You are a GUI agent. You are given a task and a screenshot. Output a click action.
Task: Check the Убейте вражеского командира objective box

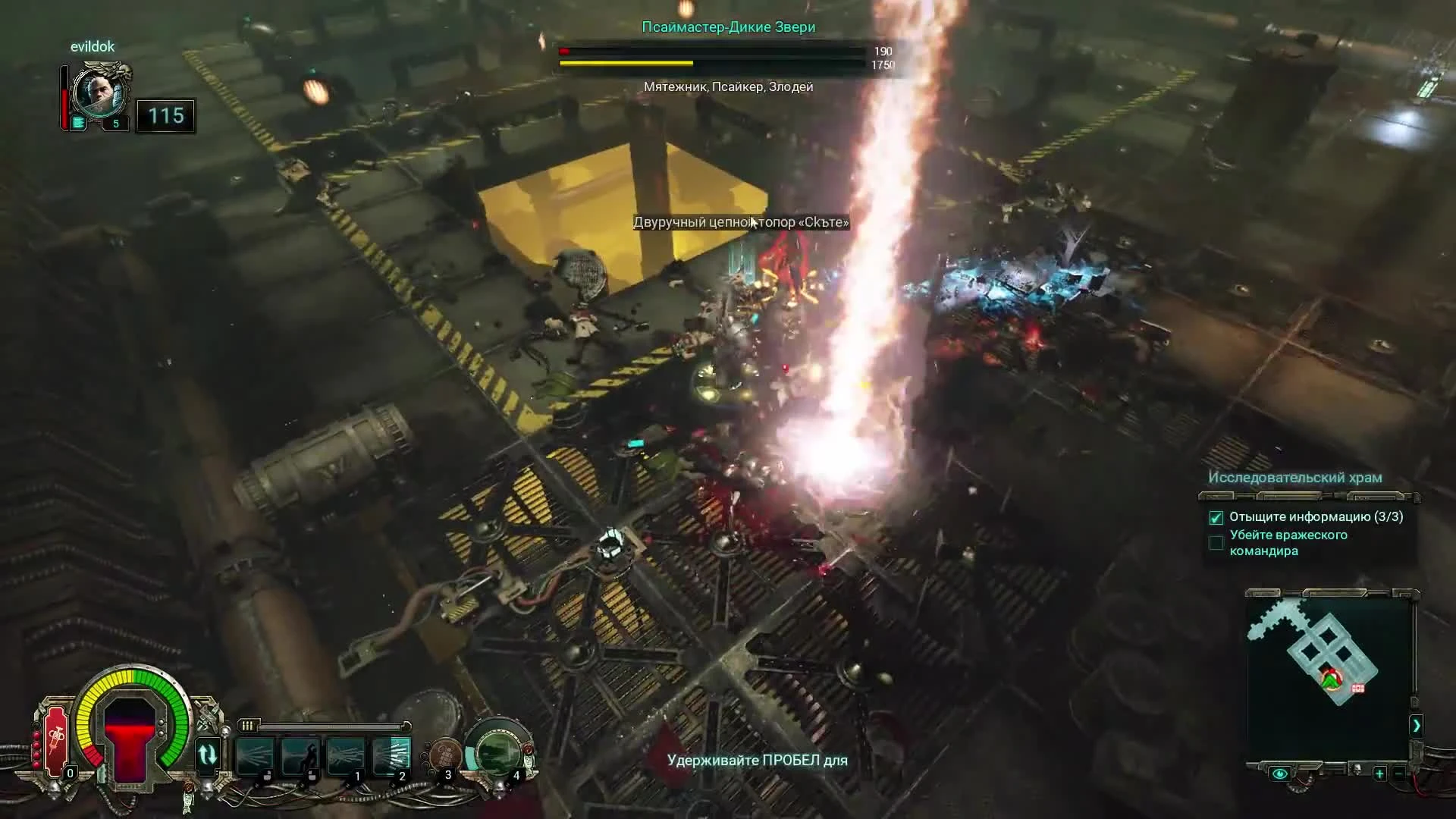point(1216,542)
